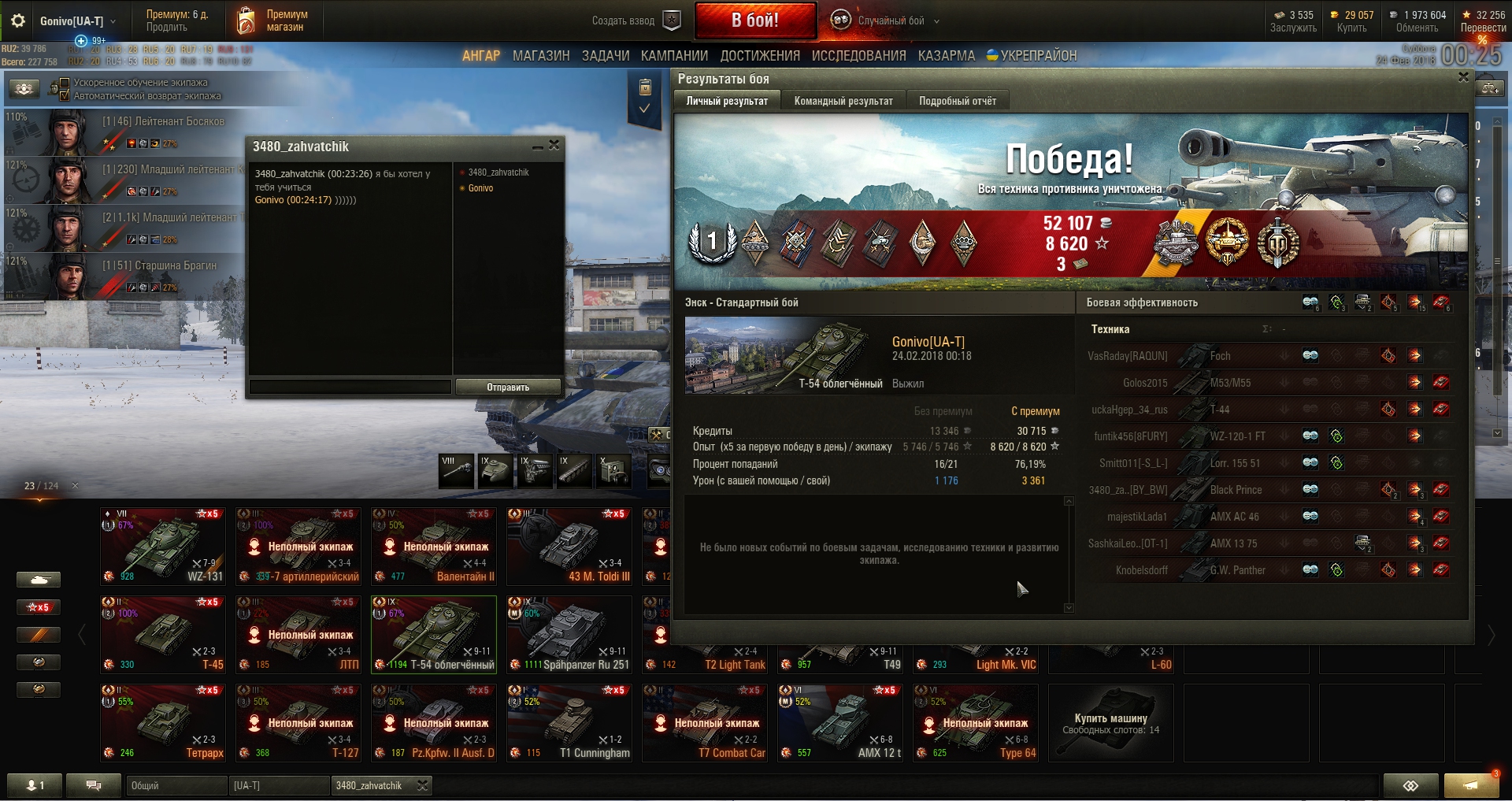Close the 3480_zahvatchik chat window
This screenshot has height=801, width=1512.
(554, 146)
